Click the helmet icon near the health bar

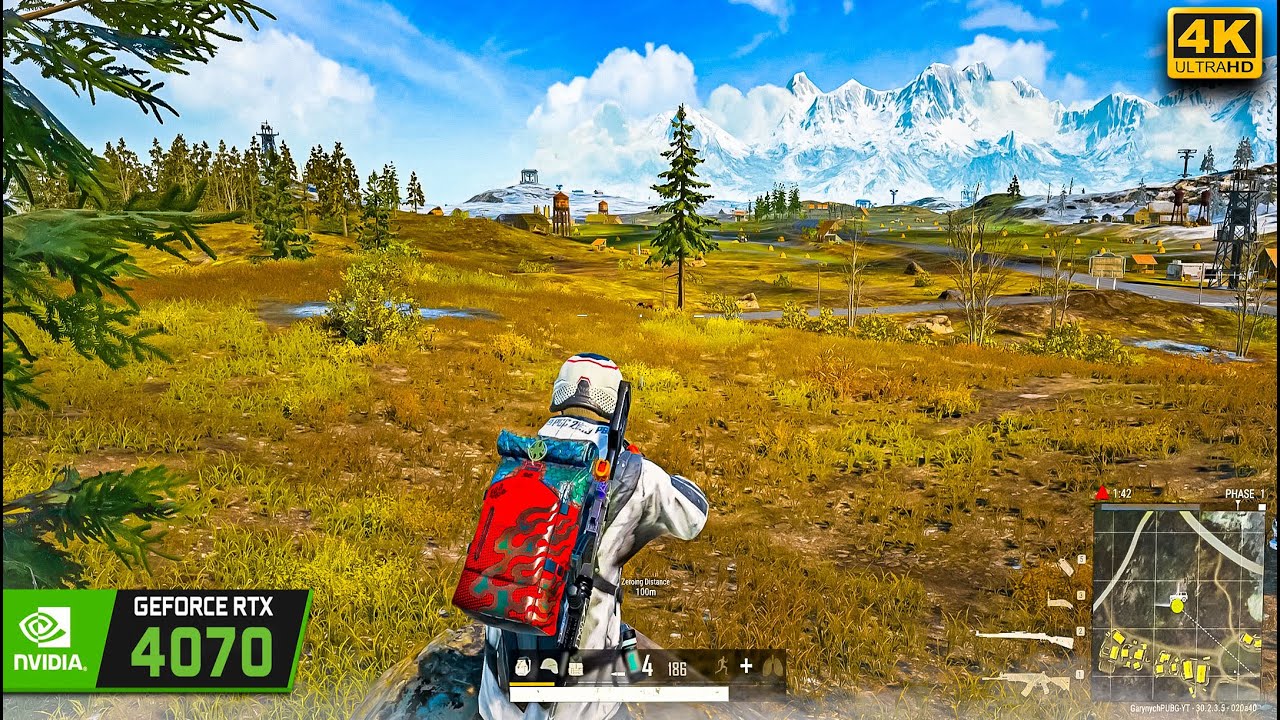[549, 666]
